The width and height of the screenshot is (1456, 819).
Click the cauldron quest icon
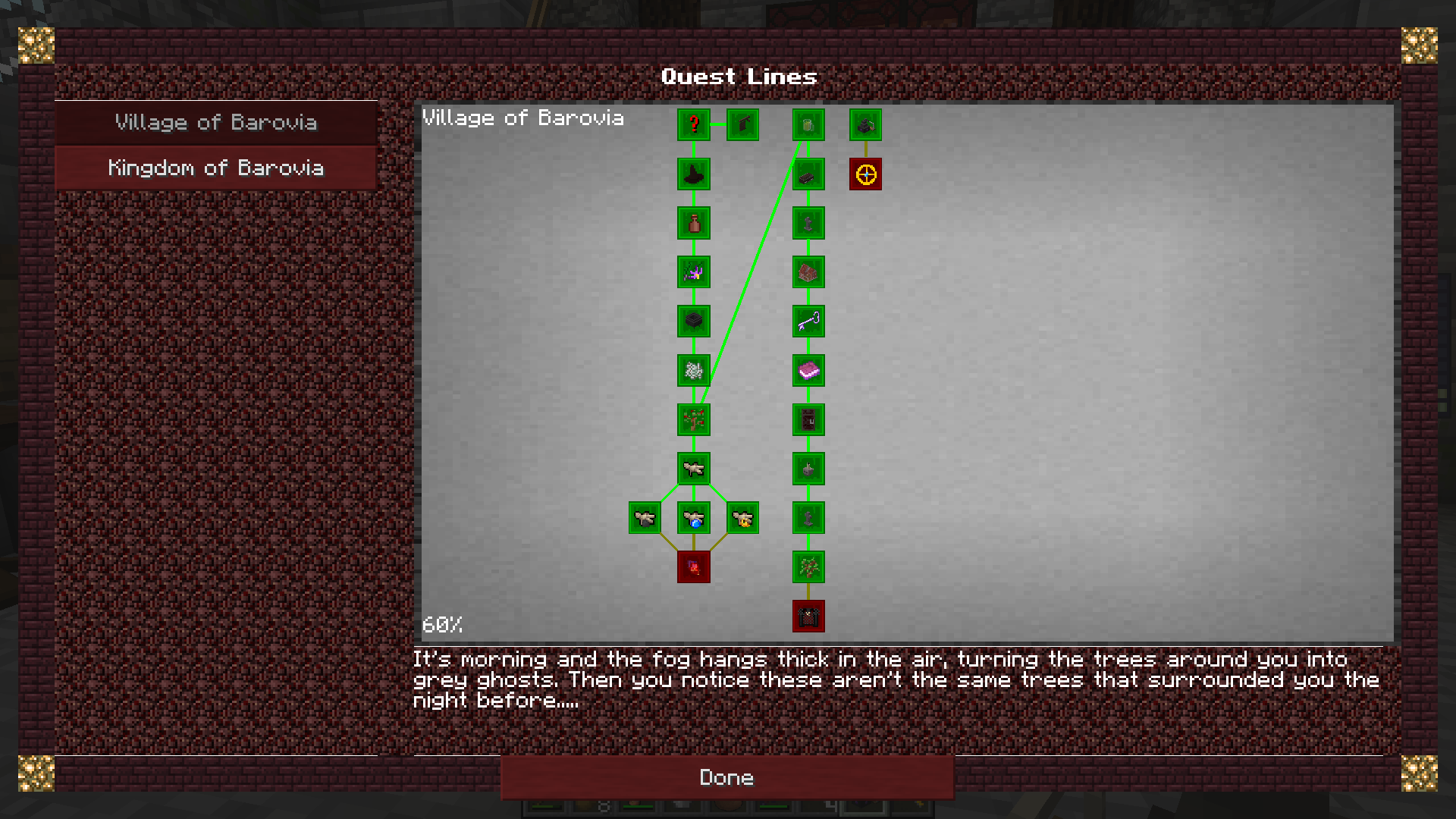tap(694, 322)
